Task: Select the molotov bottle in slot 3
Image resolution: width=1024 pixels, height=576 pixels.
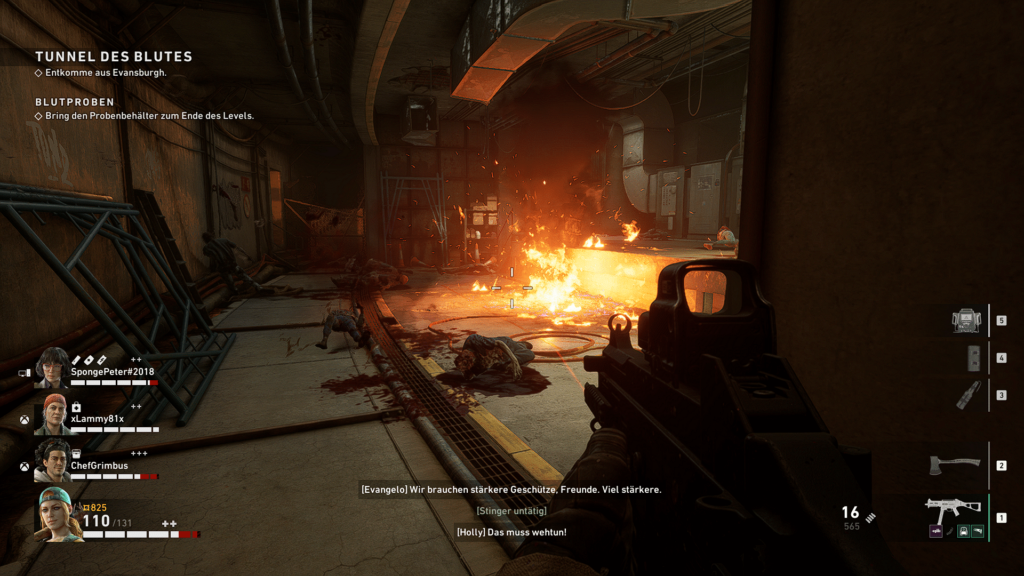Action: pyautogui.click(x=966, y=394)
